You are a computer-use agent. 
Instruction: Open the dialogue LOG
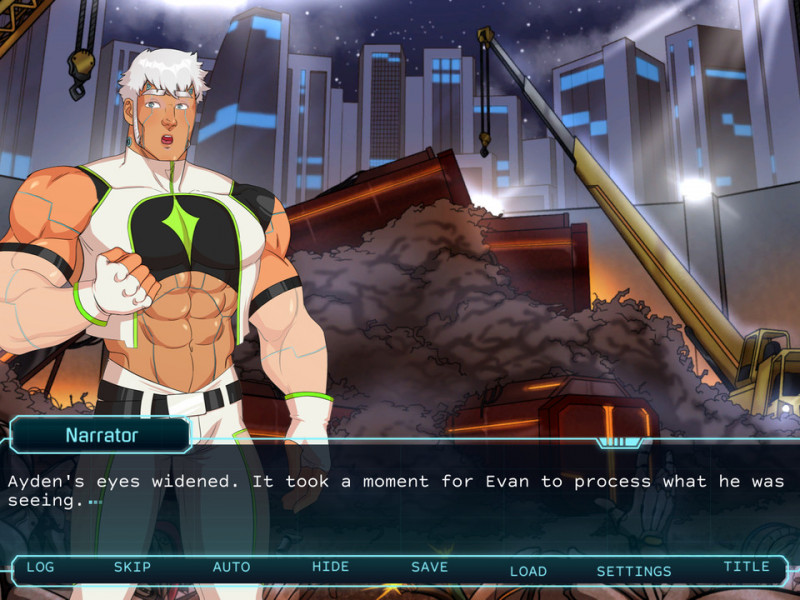pyautogui.click(x=40, y=567)
